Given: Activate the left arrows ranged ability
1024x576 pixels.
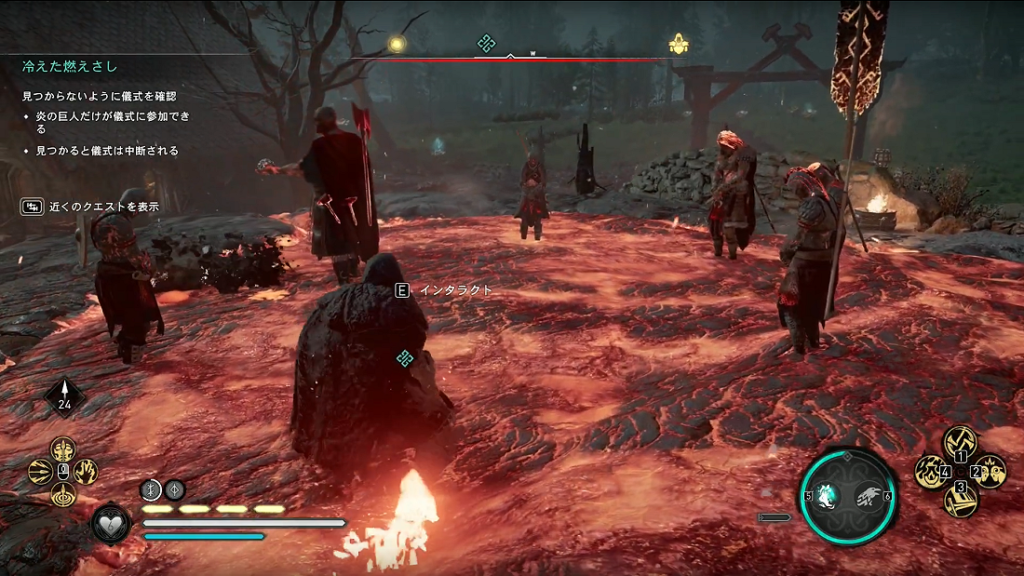Looking at the screenshot, I should [x=41, y=471].
